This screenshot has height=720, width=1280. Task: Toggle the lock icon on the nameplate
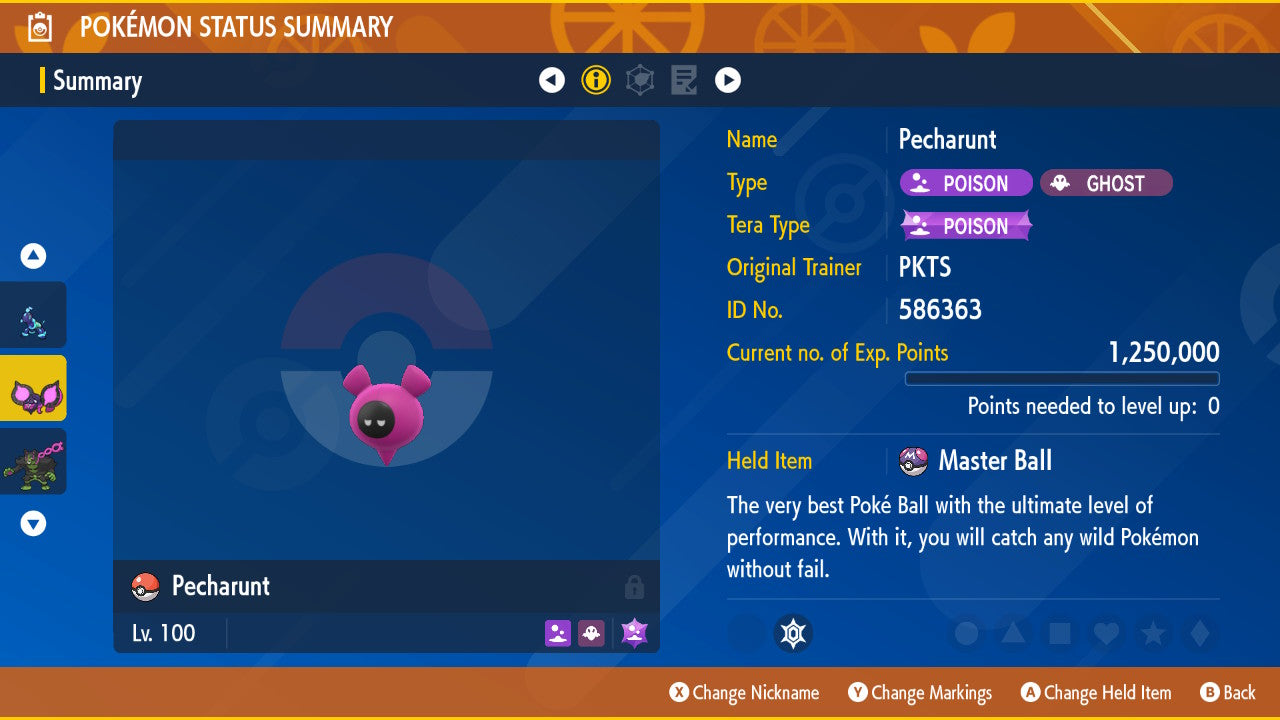[636, 587]
